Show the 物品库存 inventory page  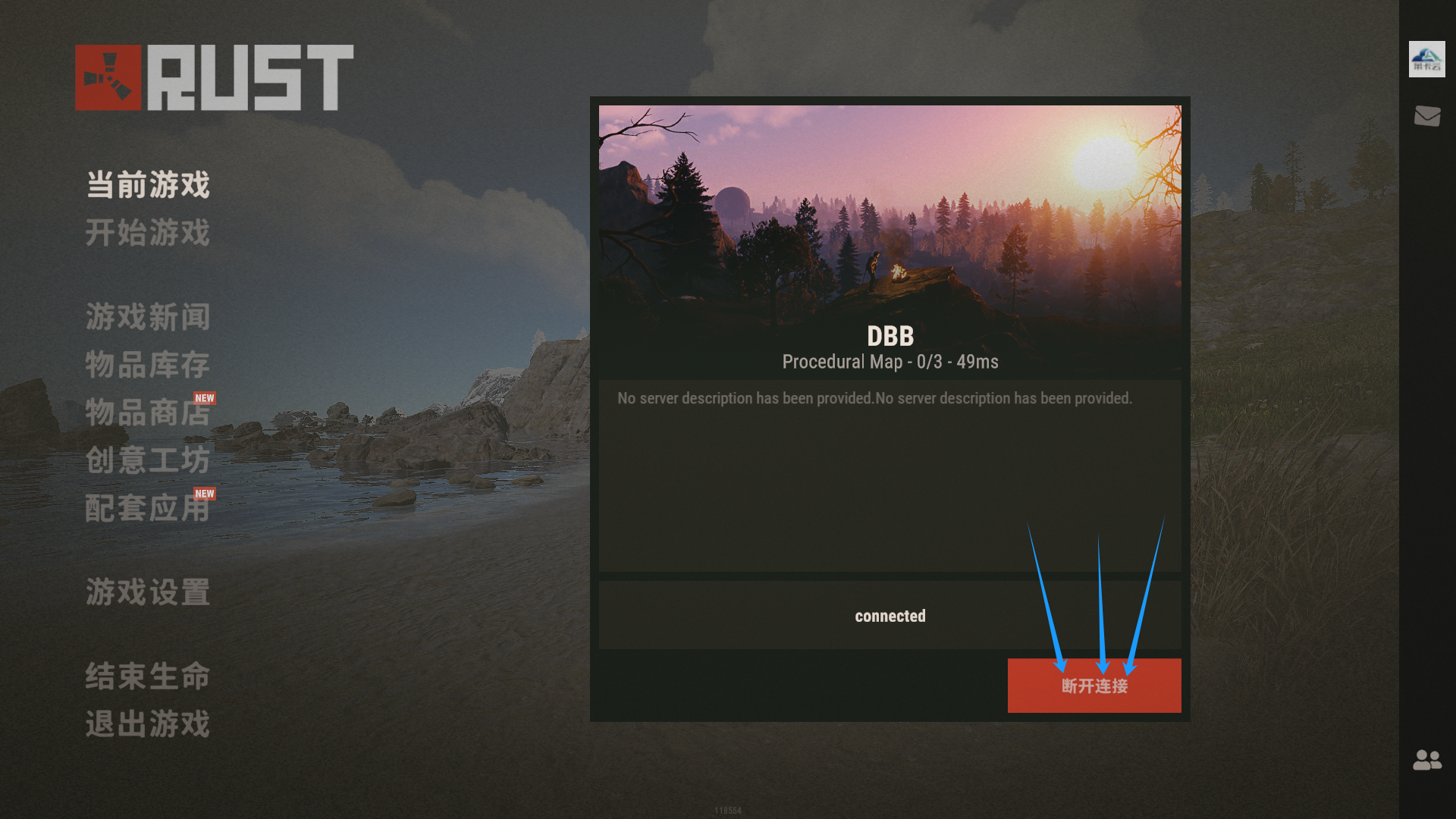point(148,365)
